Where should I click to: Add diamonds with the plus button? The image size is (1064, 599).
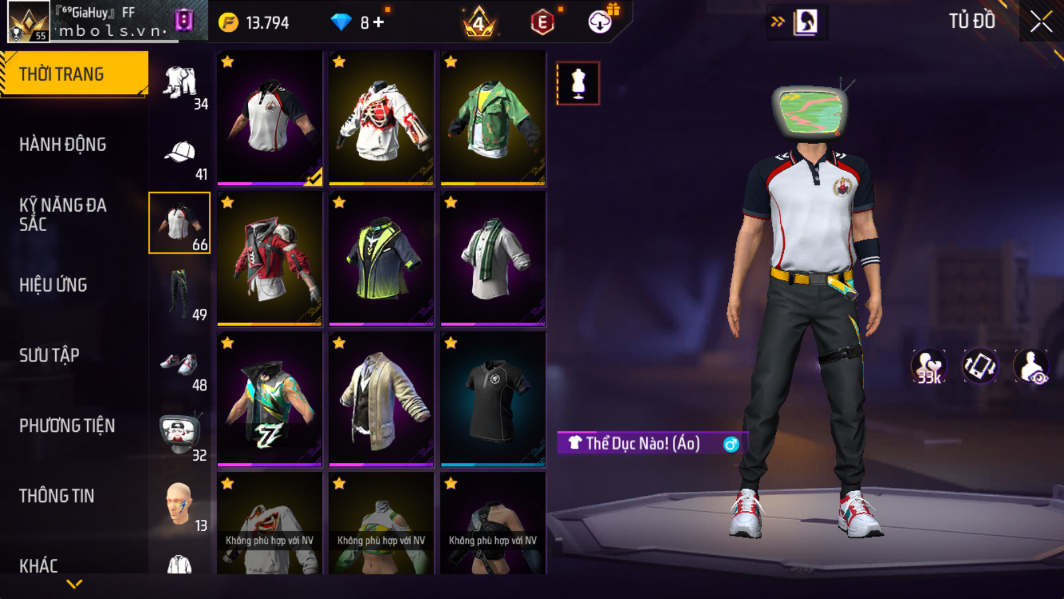point(378,22)
